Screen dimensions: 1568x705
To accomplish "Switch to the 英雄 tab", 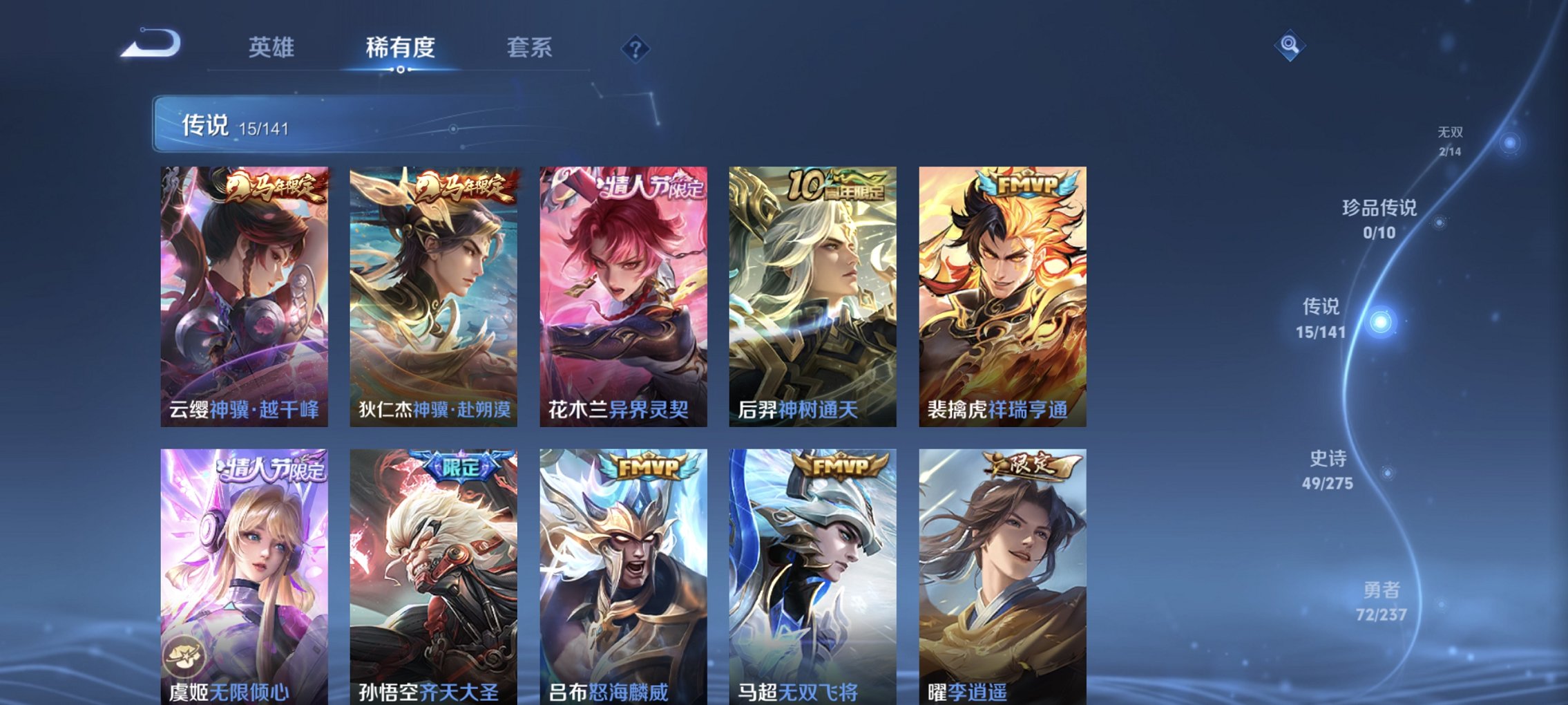I will (x=272, y=47).
